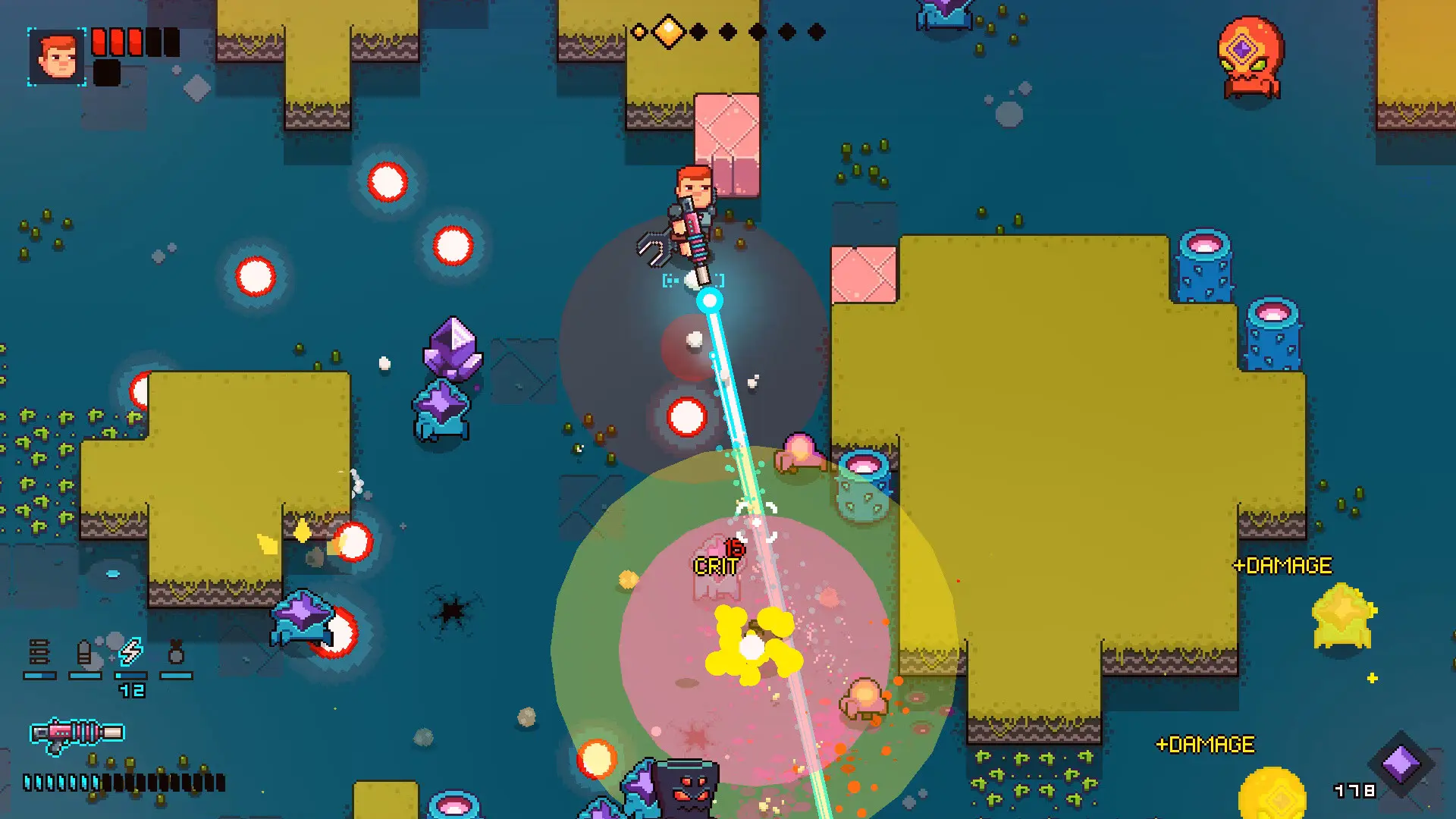
Task: Click the dark slot below the health bar
Action: tap(106, 74)
